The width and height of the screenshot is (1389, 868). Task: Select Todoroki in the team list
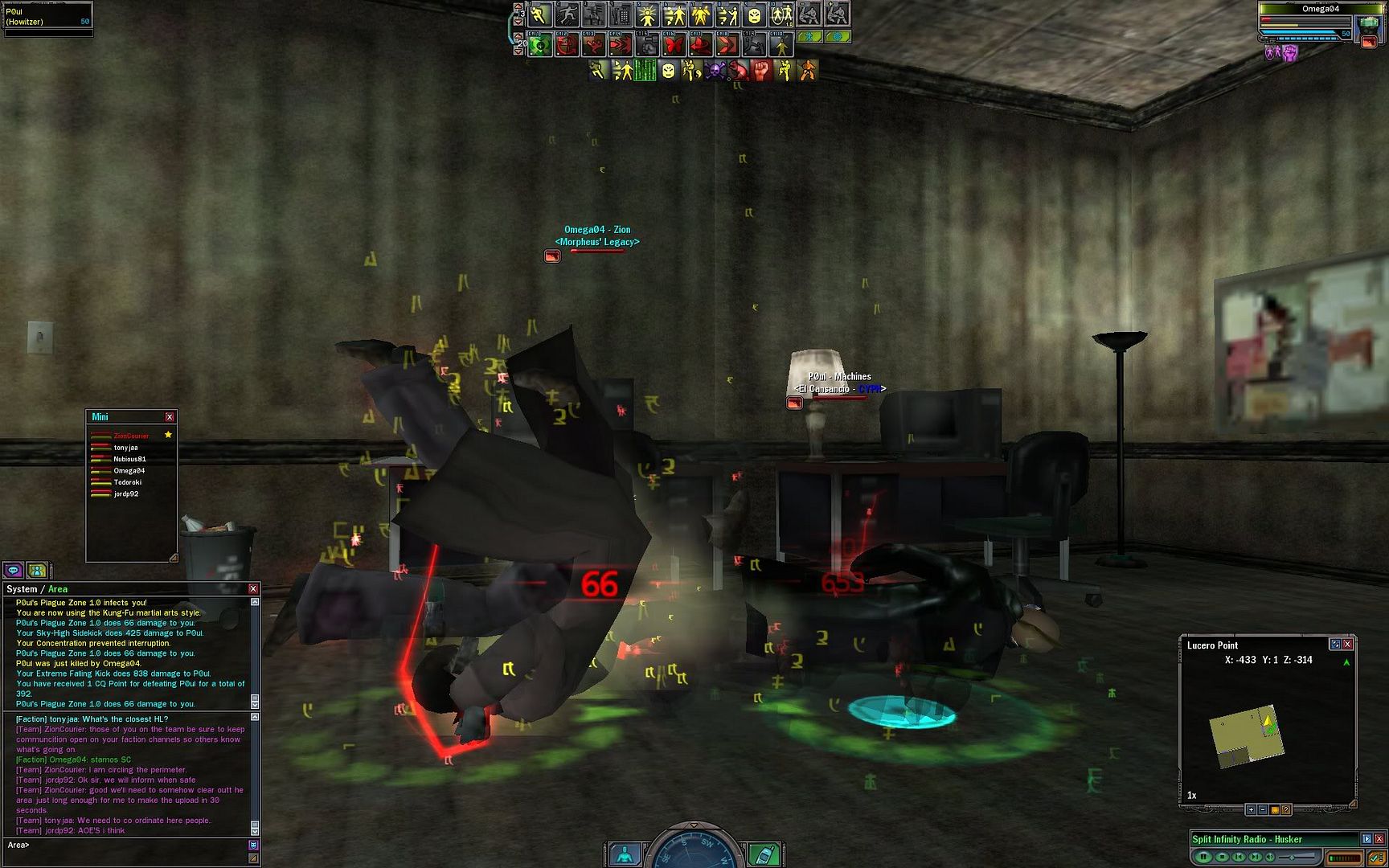127,482
